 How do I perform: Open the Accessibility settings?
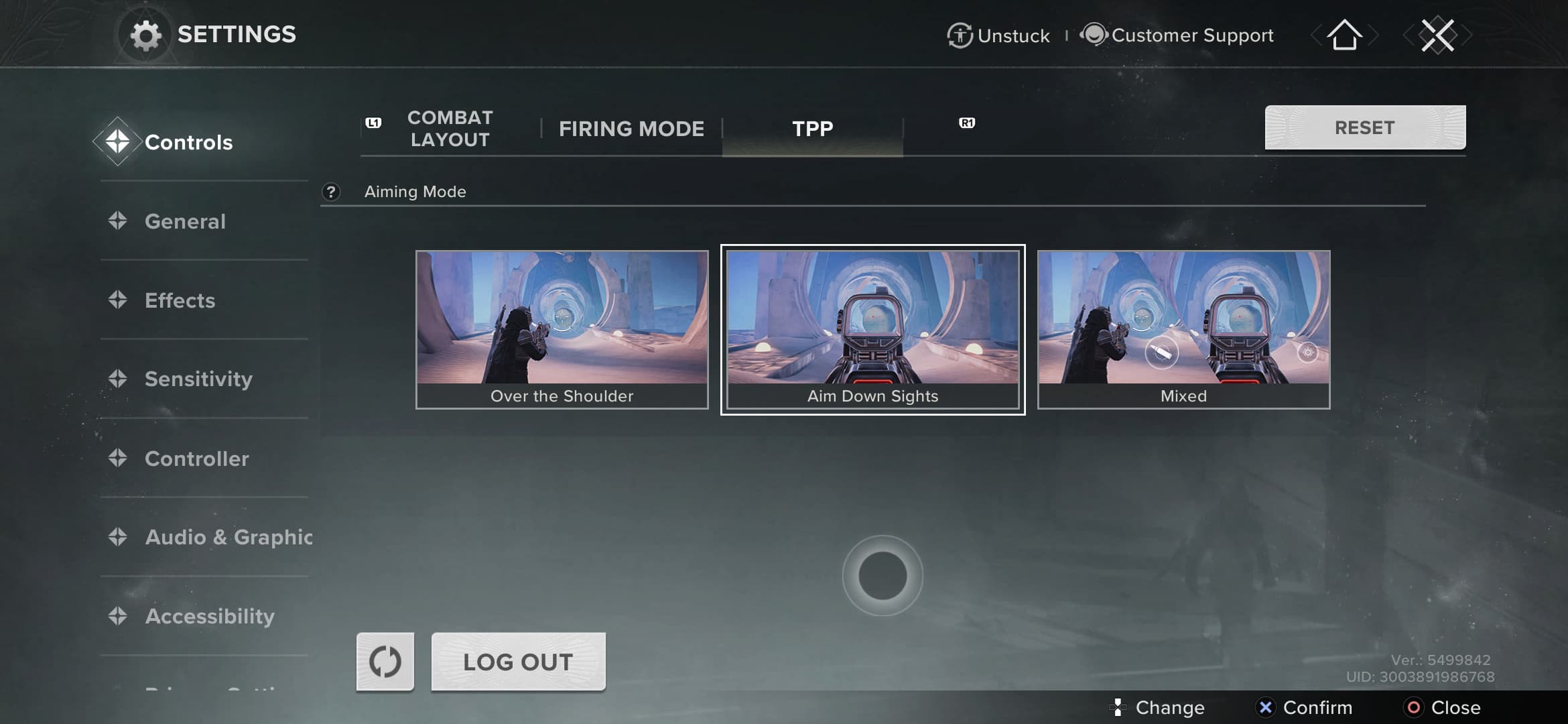pos(209,616)
